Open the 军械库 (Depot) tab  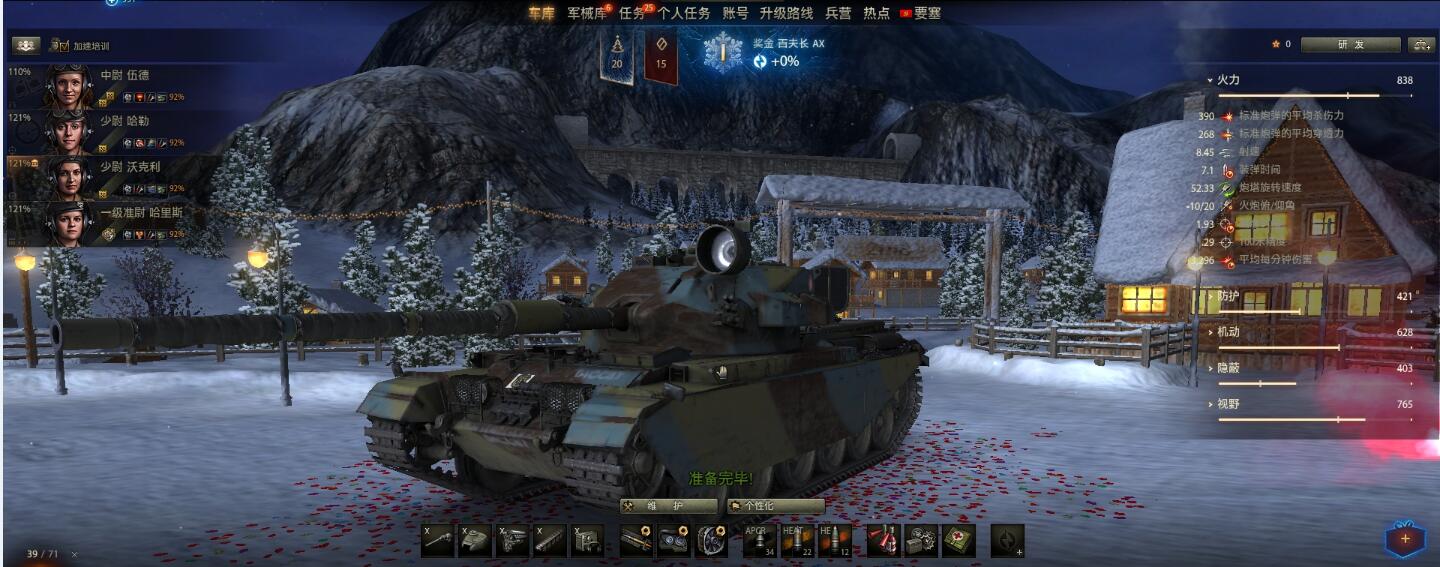(586, 13)
